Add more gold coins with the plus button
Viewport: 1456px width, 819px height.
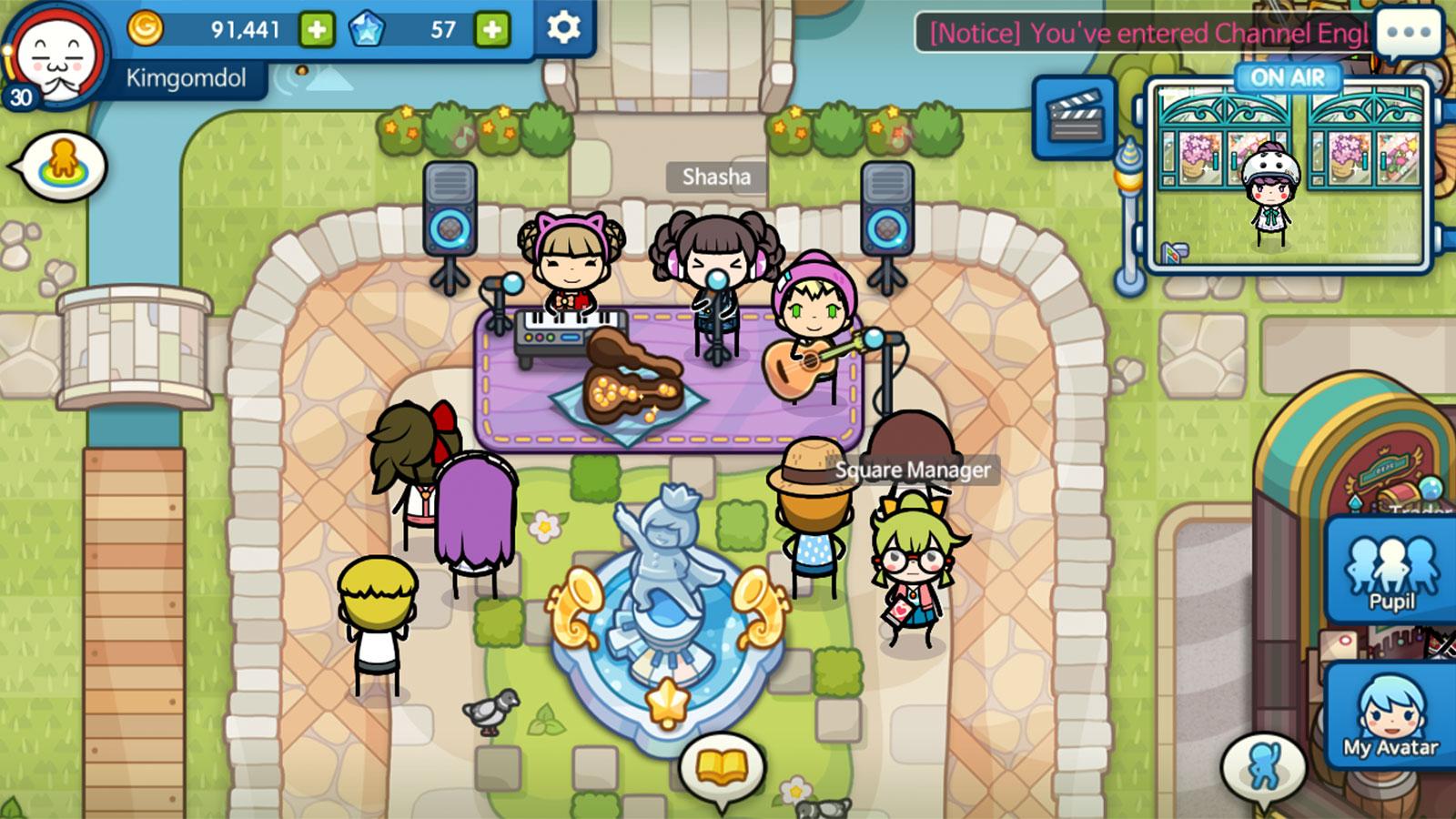point(317,30)
